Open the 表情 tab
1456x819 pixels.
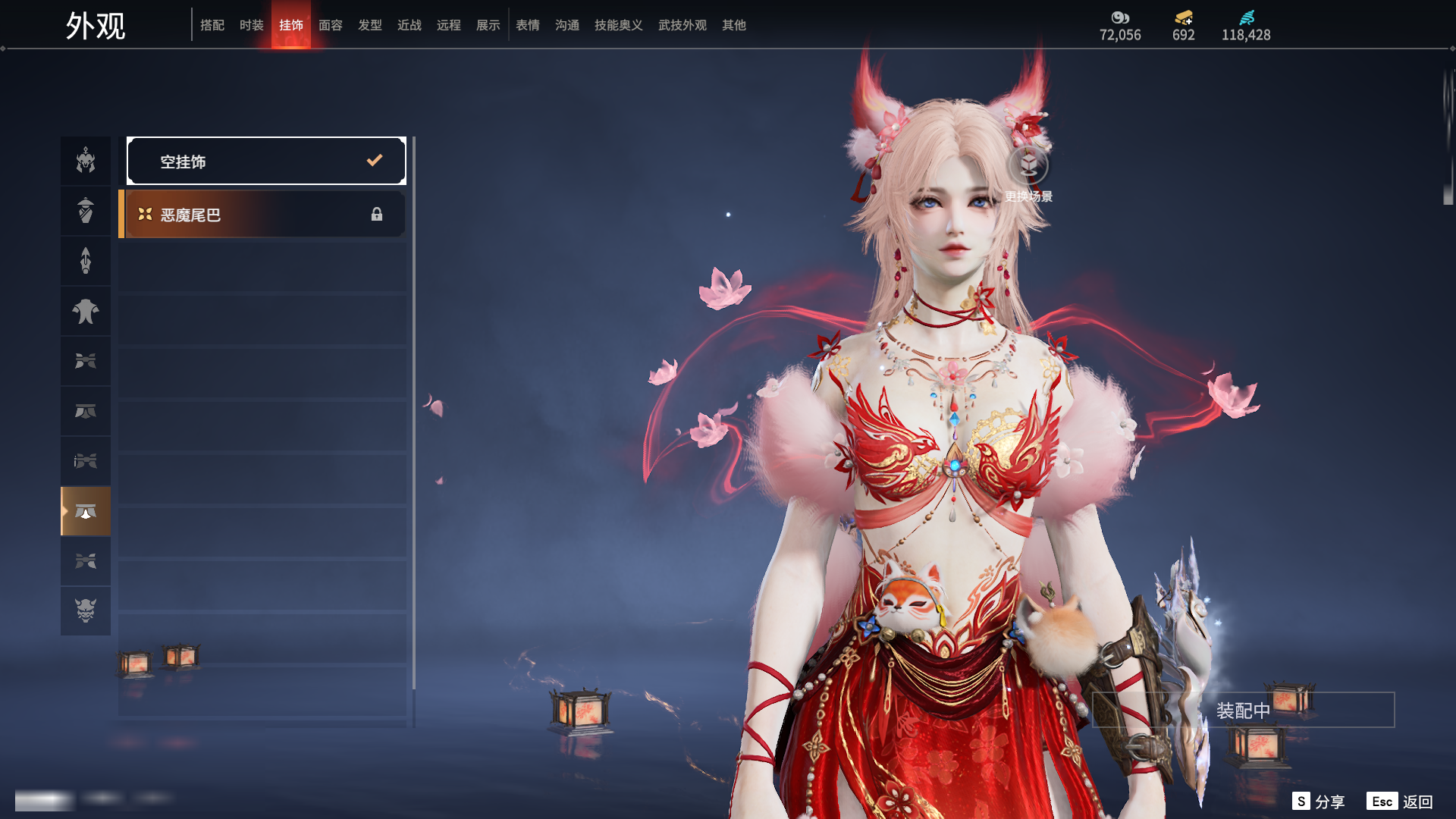pos(528,25)
